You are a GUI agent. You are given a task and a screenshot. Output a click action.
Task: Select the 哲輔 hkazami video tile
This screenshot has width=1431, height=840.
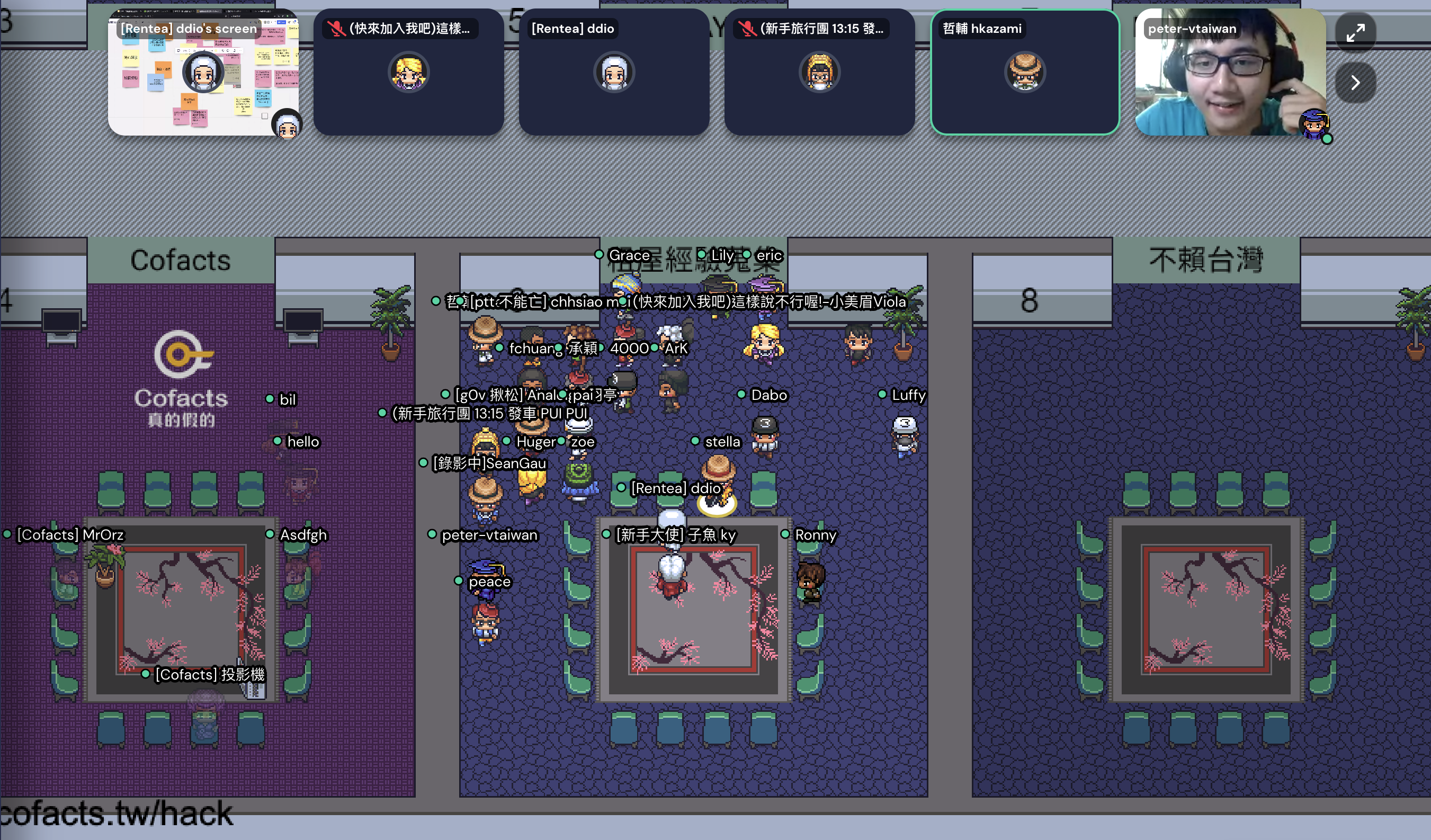coord(1024,72)
